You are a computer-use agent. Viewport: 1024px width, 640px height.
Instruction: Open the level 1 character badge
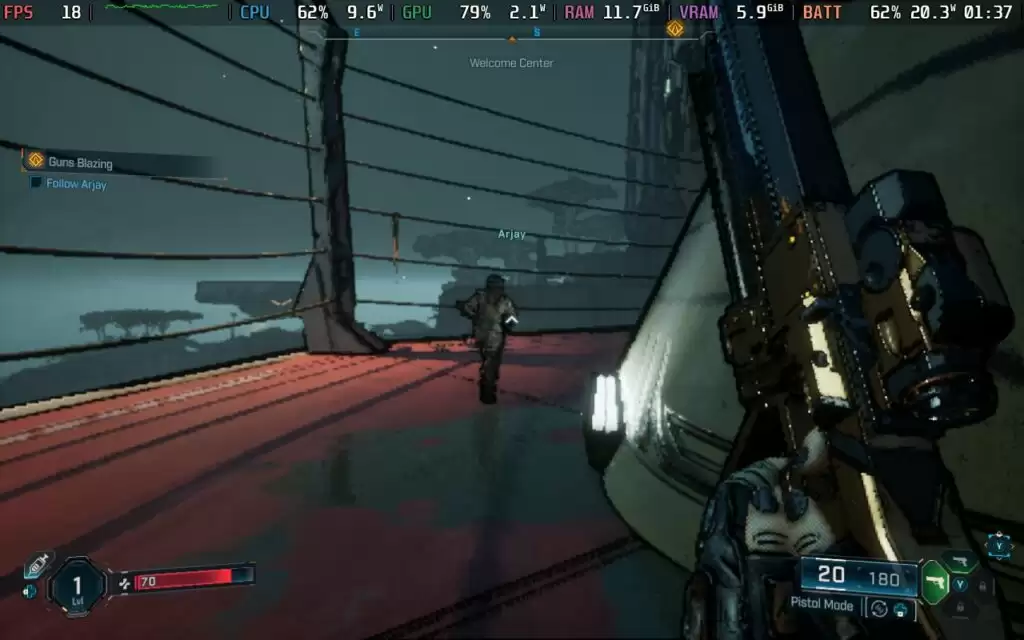(x=78, y=583)
